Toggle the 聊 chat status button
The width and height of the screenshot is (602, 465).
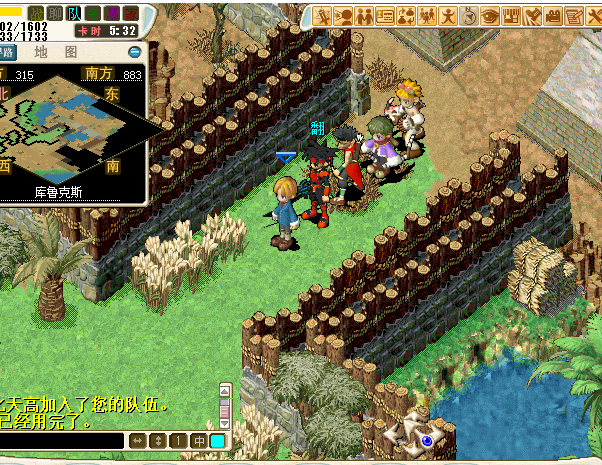54,13
